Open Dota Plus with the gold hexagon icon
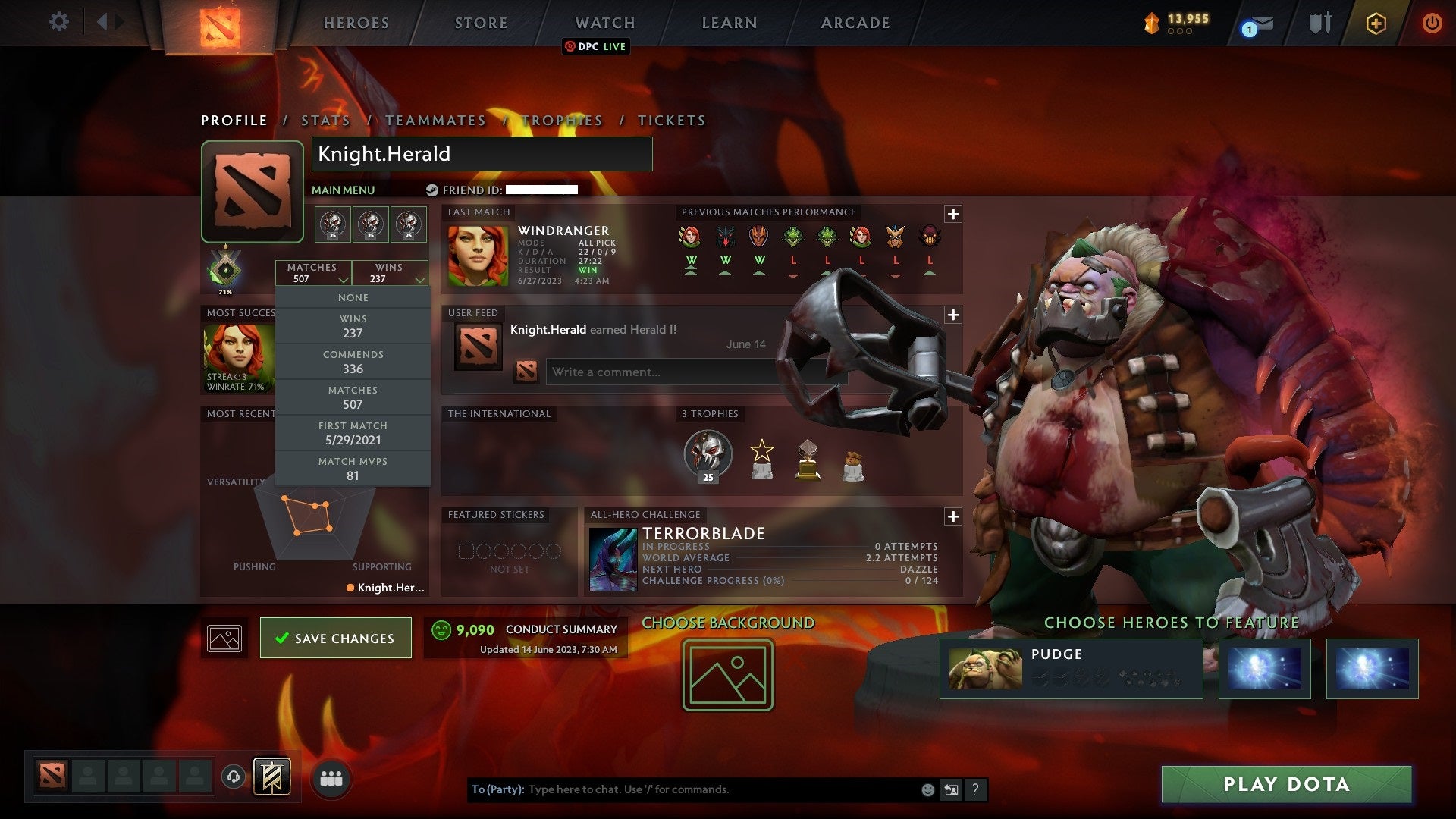The height and width of the screenshot is (819, 1456). tap(1376, 24)
